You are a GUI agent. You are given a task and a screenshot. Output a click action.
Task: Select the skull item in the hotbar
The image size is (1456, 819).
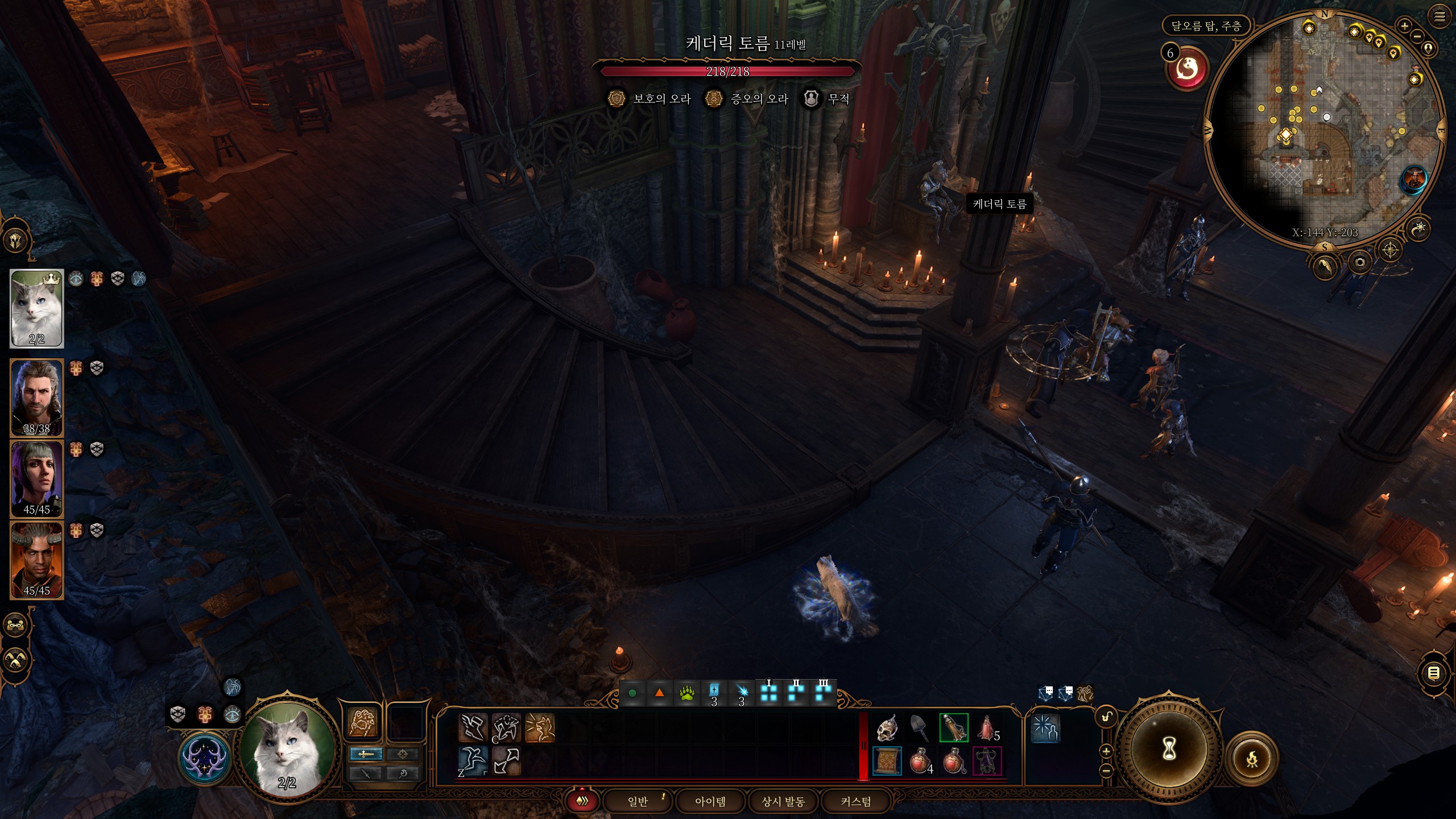(887, 729)
